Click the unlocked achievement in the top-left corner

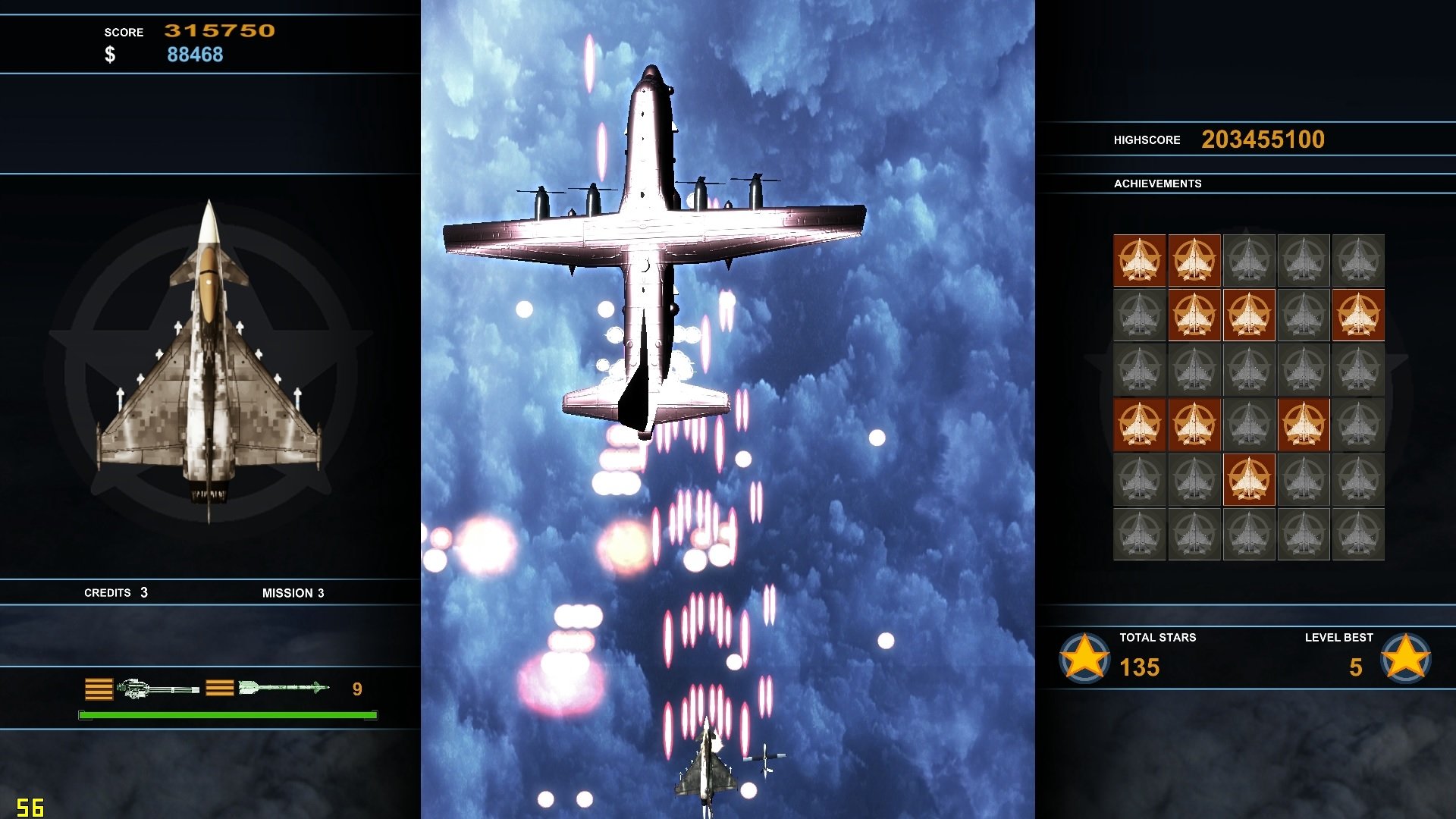1139,262
